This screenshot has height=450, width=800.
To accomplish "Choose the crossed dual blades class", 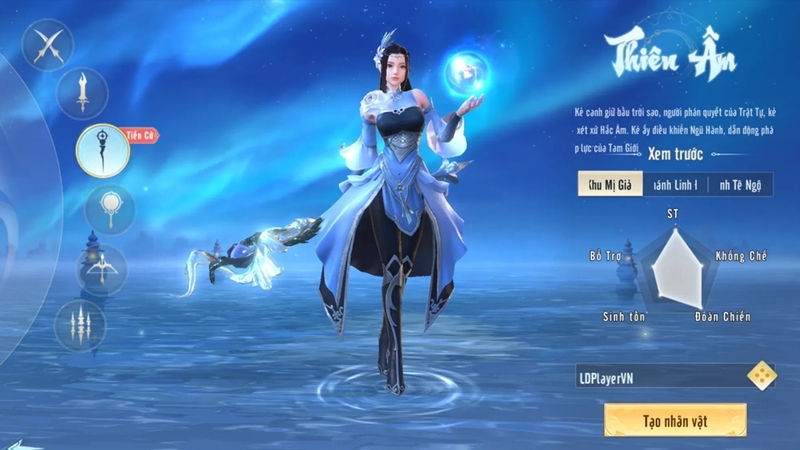I will point(47,47).
